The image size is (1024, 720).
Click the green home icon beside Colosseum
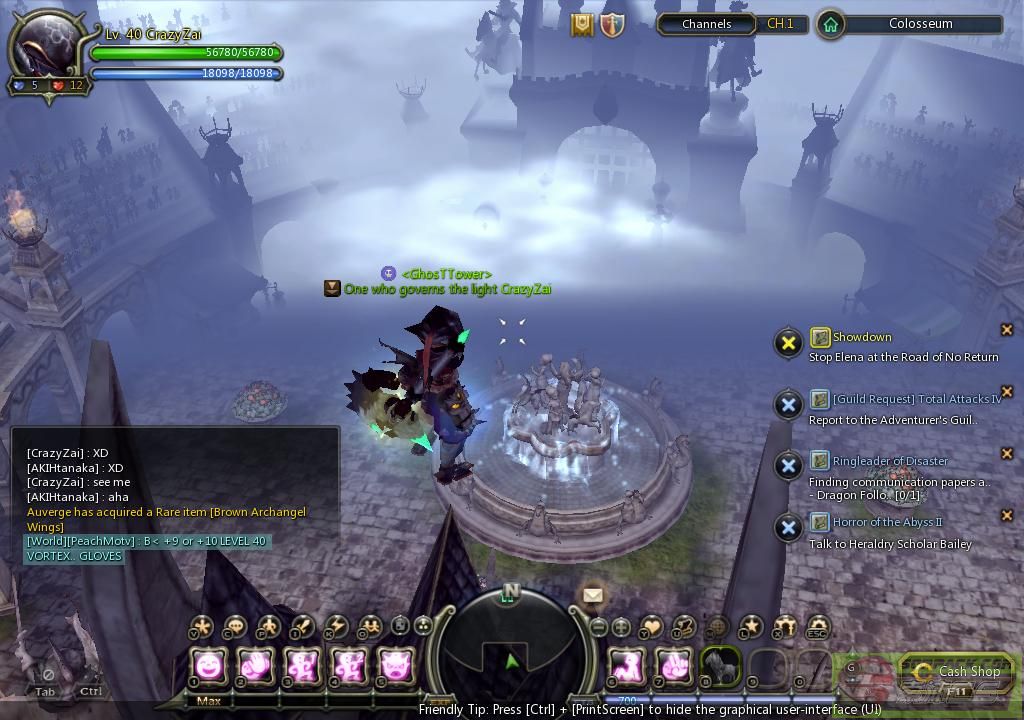(x=830, y=24)
